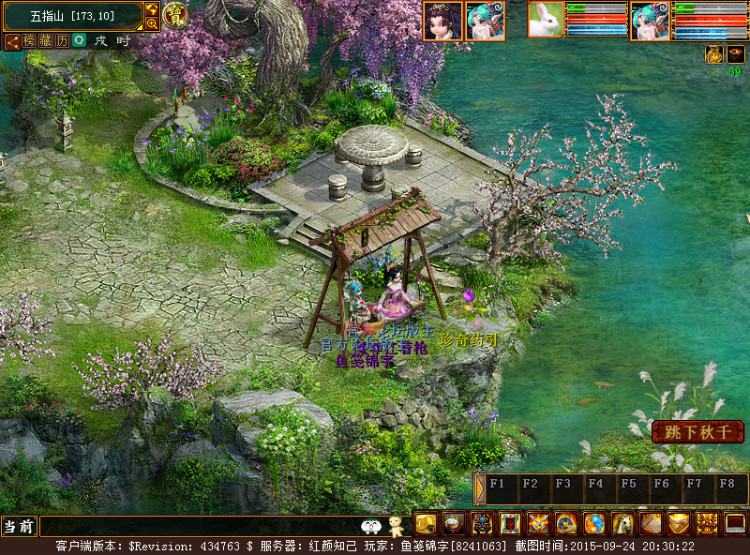The height and width of the screenshot is (555, 750).
Task: Click the golden pouch buff icon
Action: pyautogui.click(x=714, y=53)
